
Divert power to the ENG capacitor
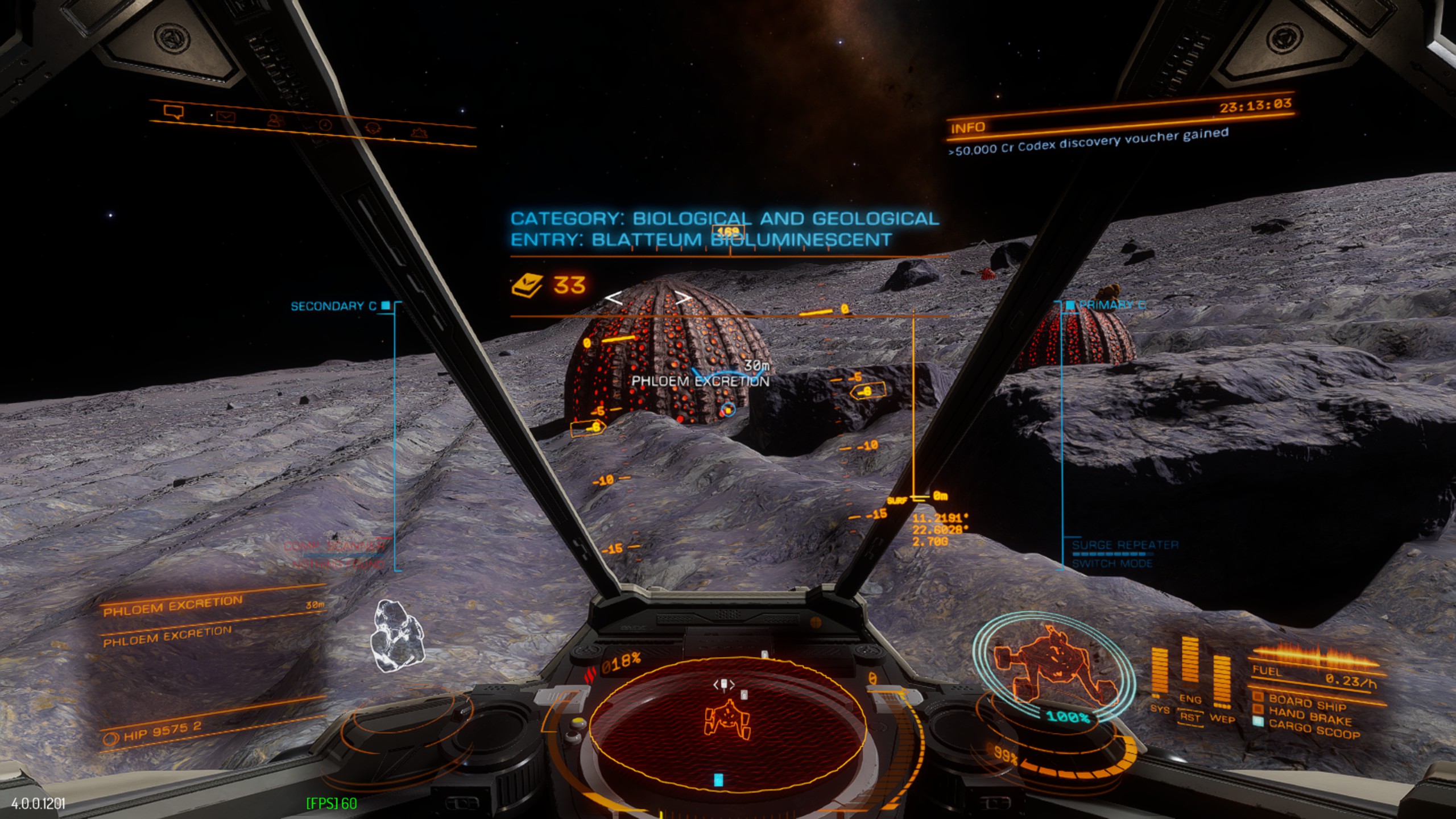click(1190, 665)
